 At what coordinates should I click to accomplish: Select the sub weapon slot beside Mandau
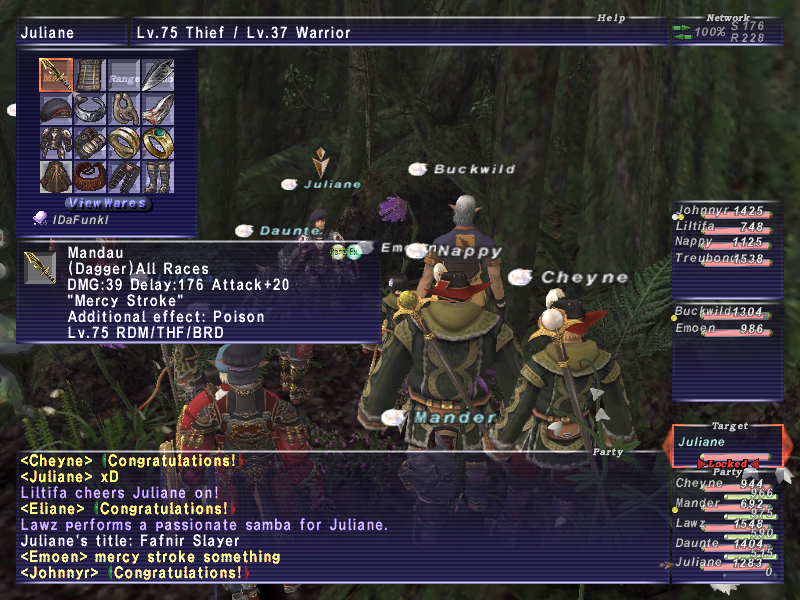click(x=90, y=75)
